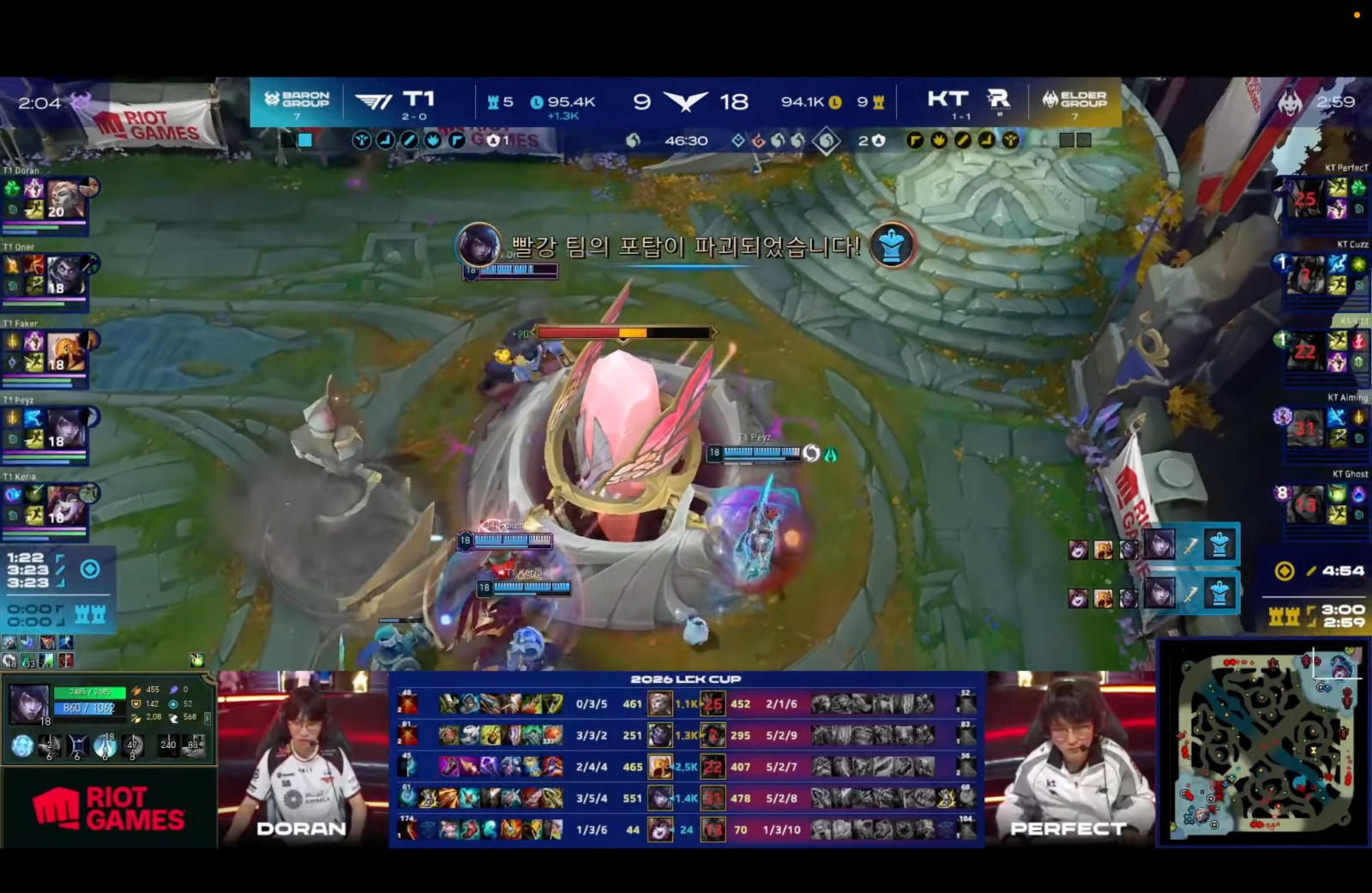Click the yellow turret counter icon near 3:00 timer

click(x=1284, y=616)
